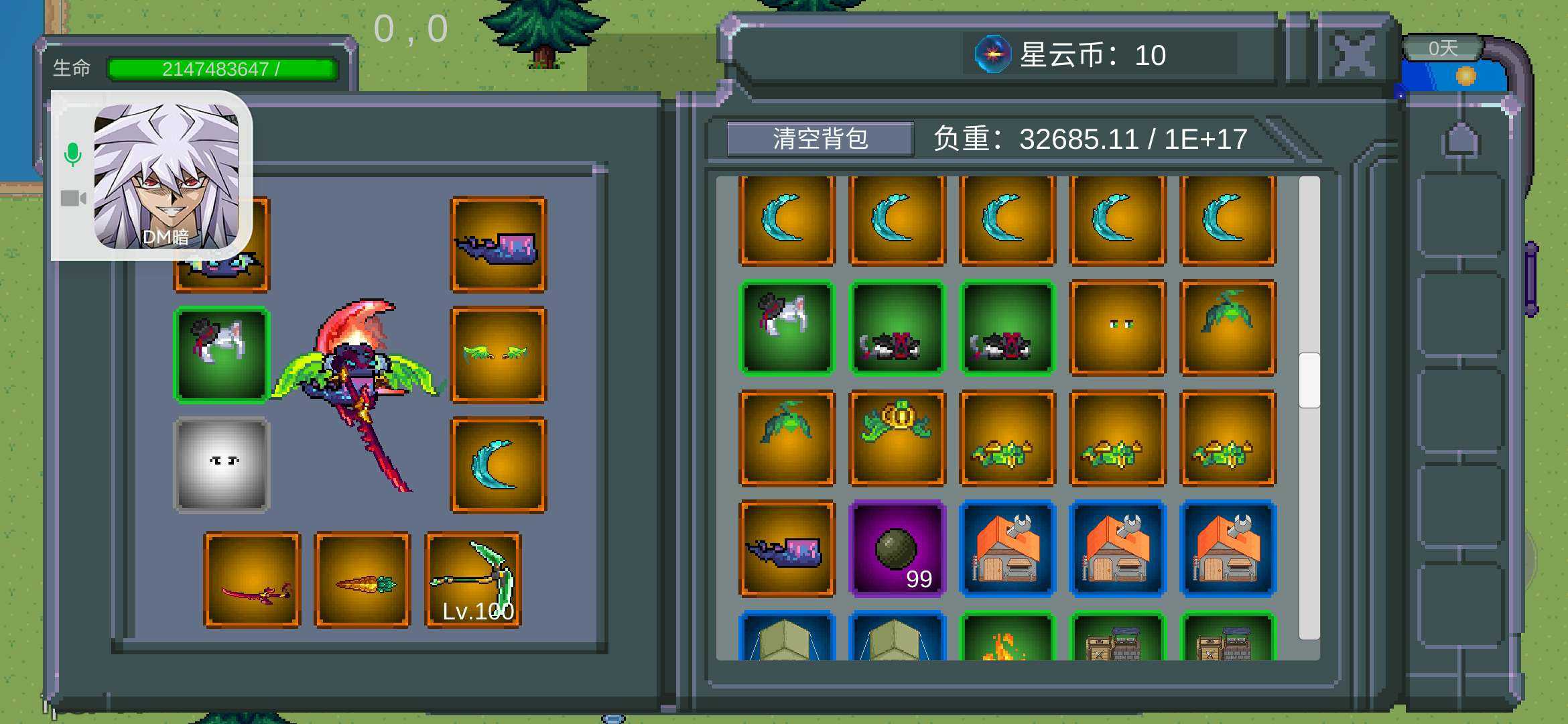Click the 0天 day counter button
Image resolution: width=1568 pixels, height=724 pixels.
1442,47
